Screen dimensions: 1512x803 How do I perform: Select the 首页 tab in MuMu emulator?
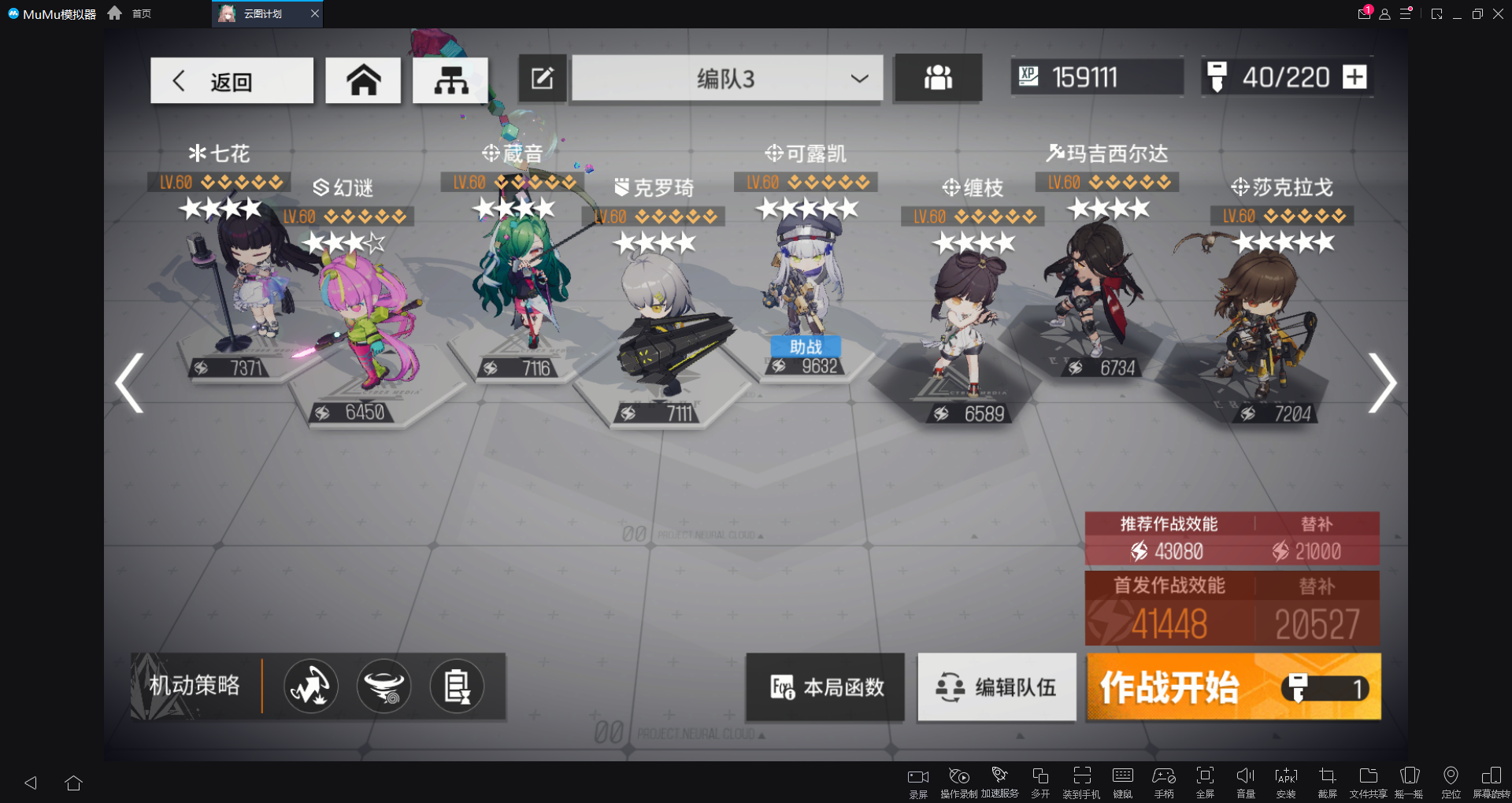click(142, 13)
